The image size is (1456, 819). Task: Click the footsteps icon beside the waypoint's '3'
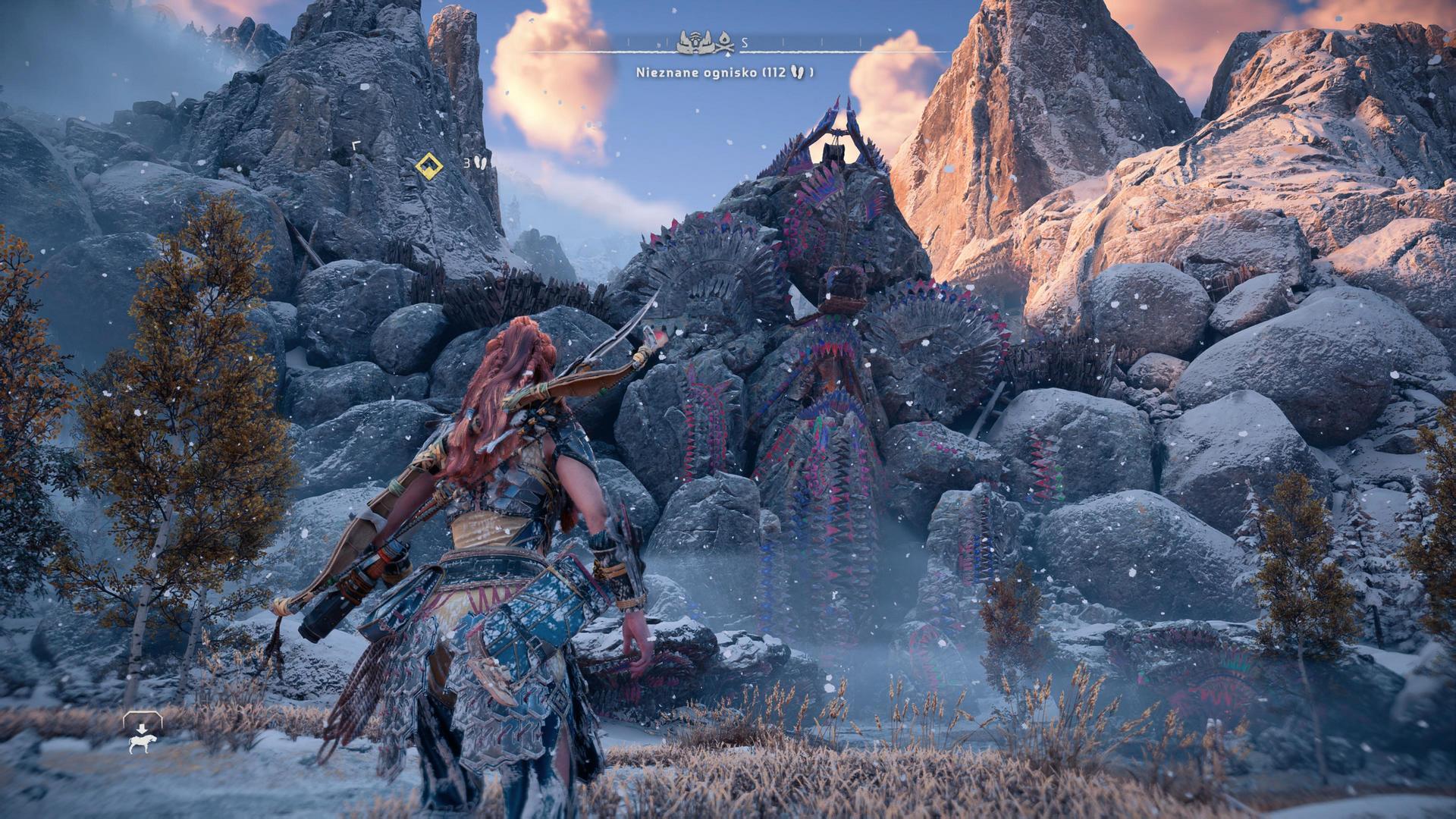click(x=481, y=163)
